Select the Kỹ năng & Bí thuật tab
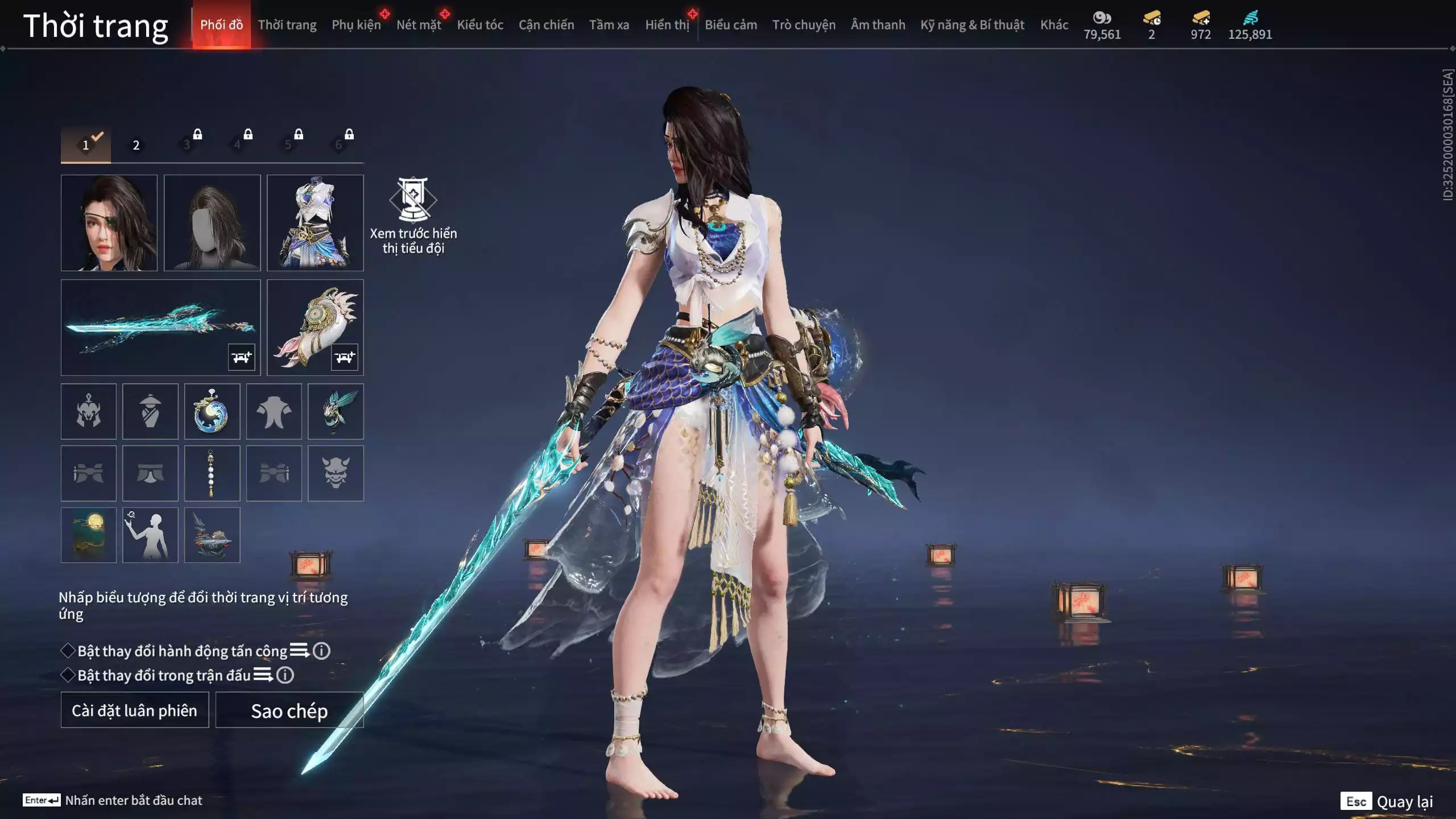The height and width of the screenshot is (819, 1456). coord(972,25)
